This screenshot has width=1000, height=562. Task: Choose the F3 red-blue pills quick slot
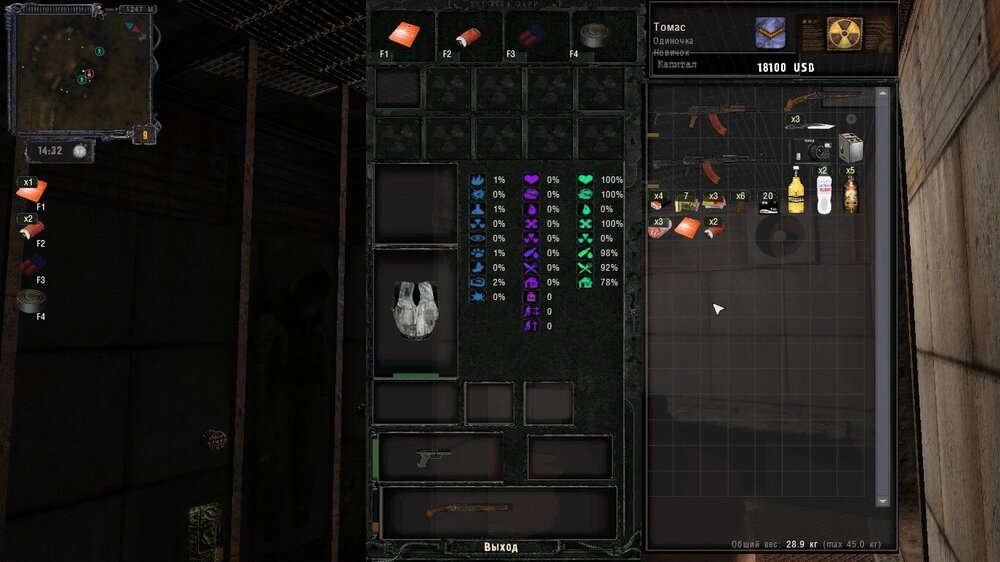click(535, 36)
